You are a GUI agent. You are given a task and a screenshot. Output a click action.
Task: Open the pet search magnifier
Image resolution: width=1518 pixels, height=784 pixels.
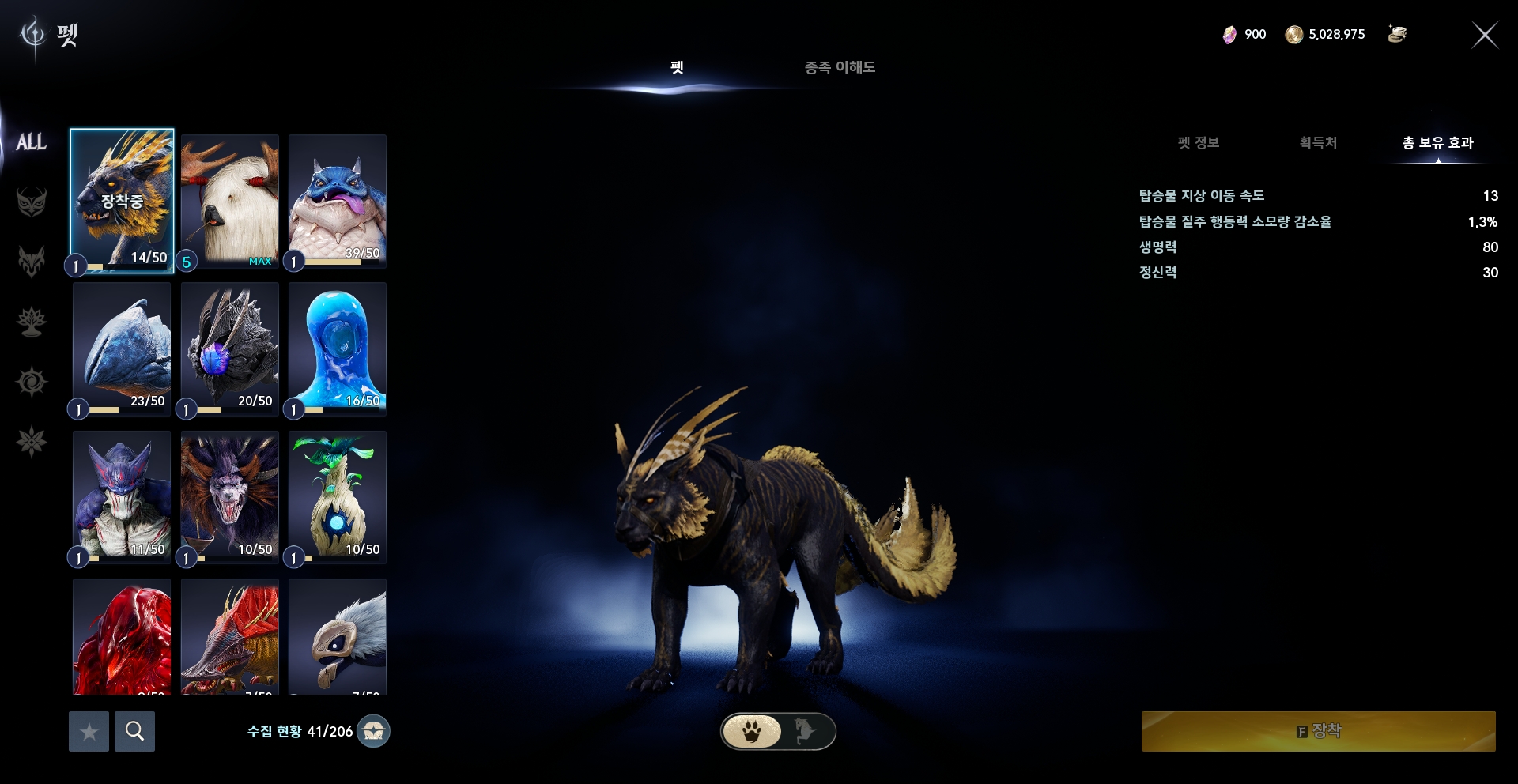tap(134, 731)
